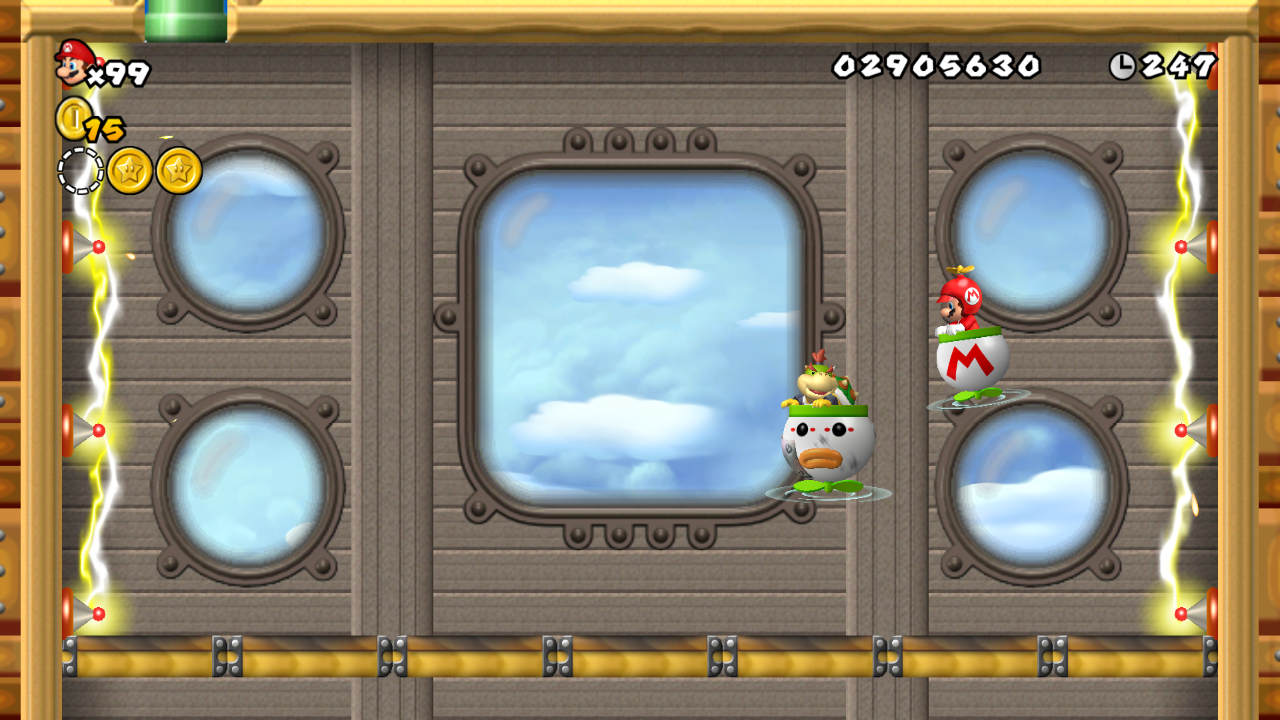This screenshot has height=720, width=1280.
Task: Open the bottom-right round porthole
Action: tap(1037, 490)
